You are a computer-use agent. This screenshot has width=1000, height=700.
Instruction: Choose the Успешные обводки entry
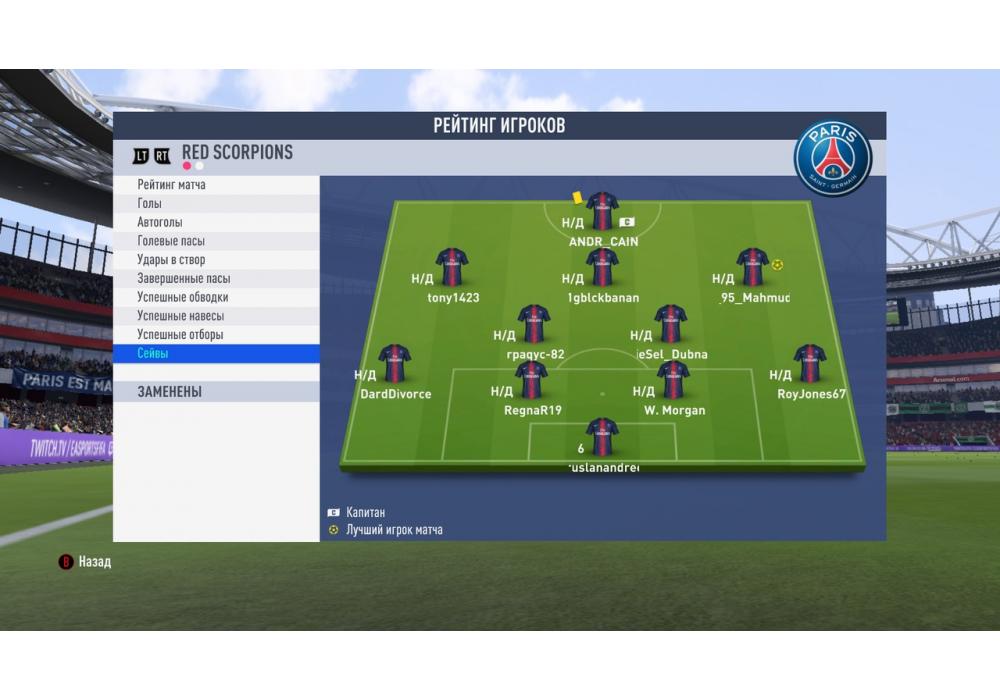pos(216,297)
